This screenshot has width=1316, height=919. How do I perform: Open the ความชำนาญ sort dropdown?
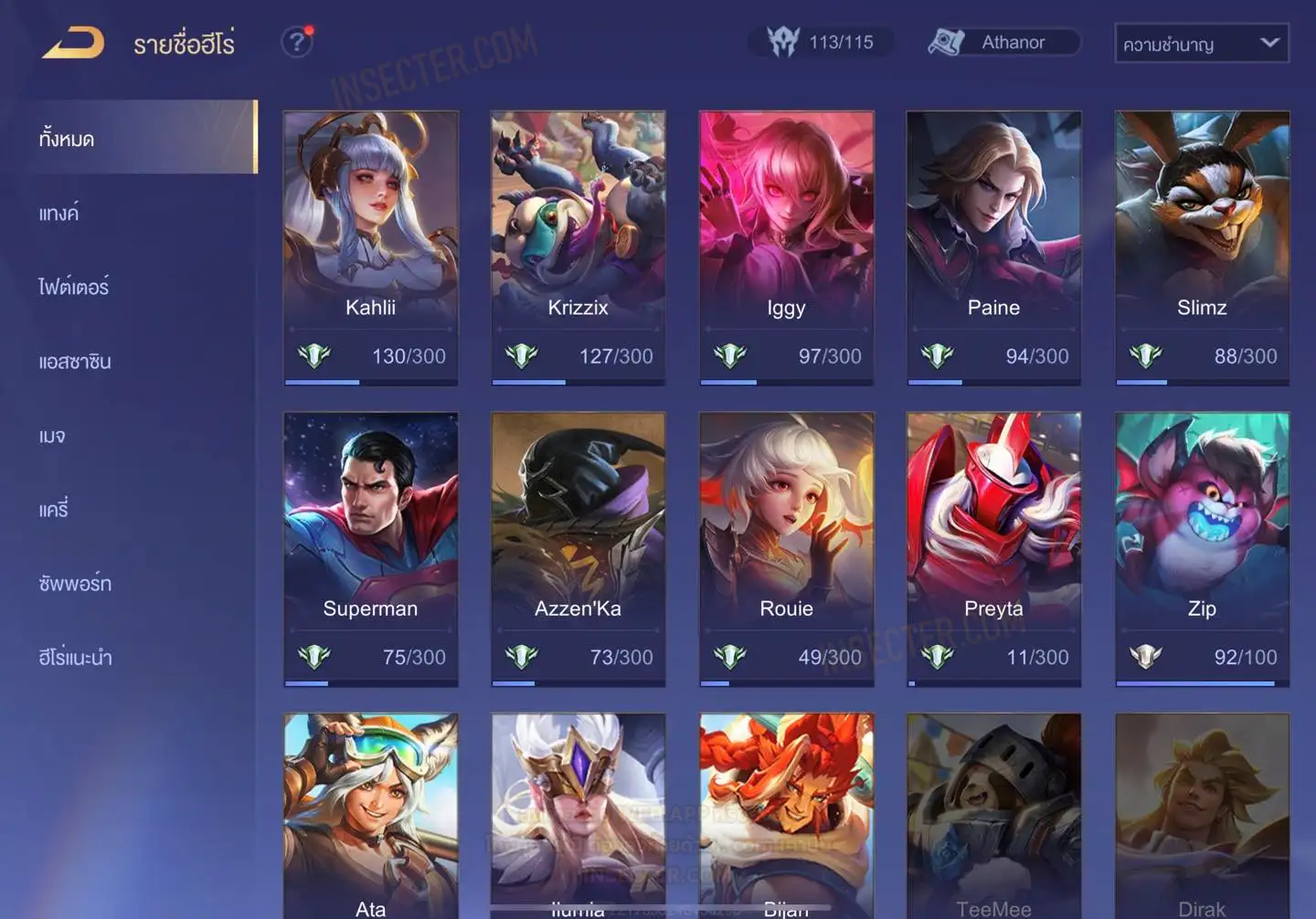(1201, 43)
